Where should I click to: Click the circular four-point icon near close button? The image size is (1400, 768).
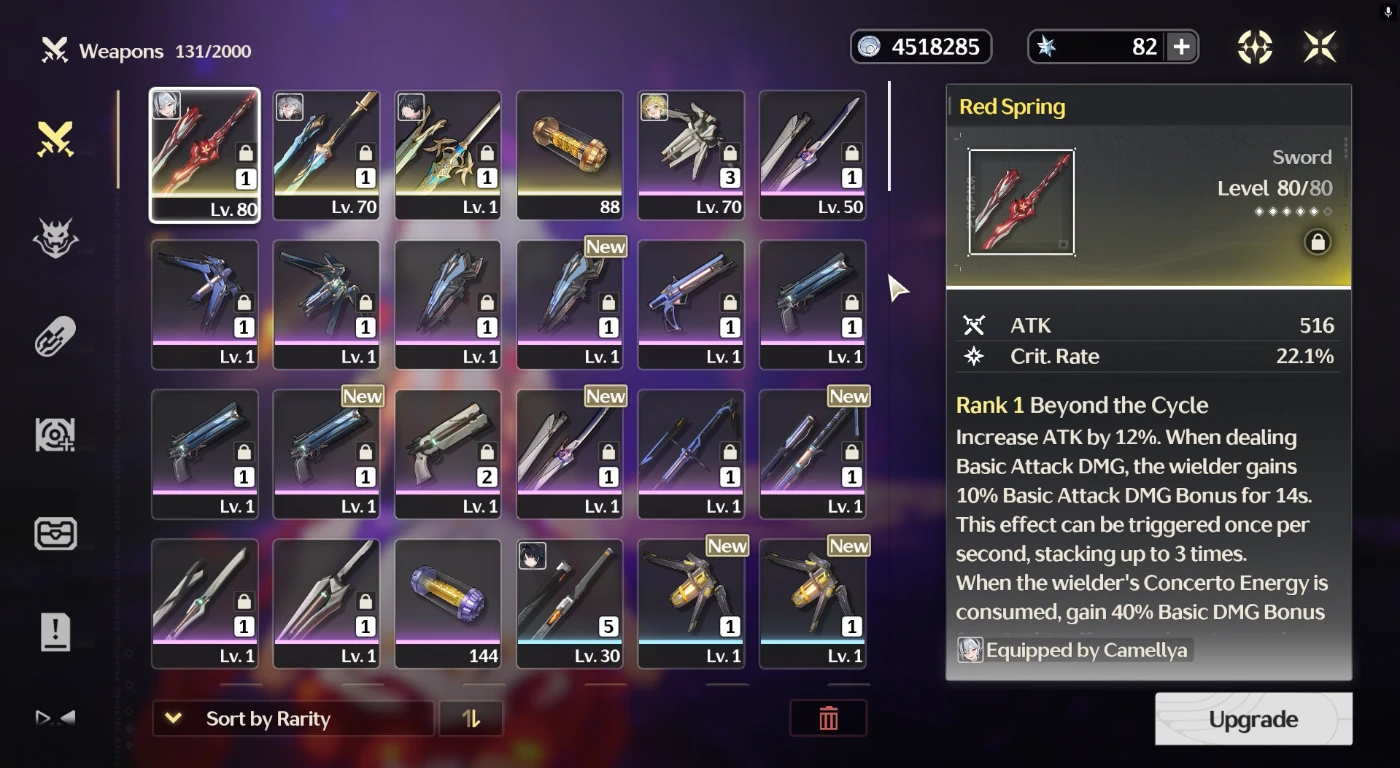[x=1255, y=47]
